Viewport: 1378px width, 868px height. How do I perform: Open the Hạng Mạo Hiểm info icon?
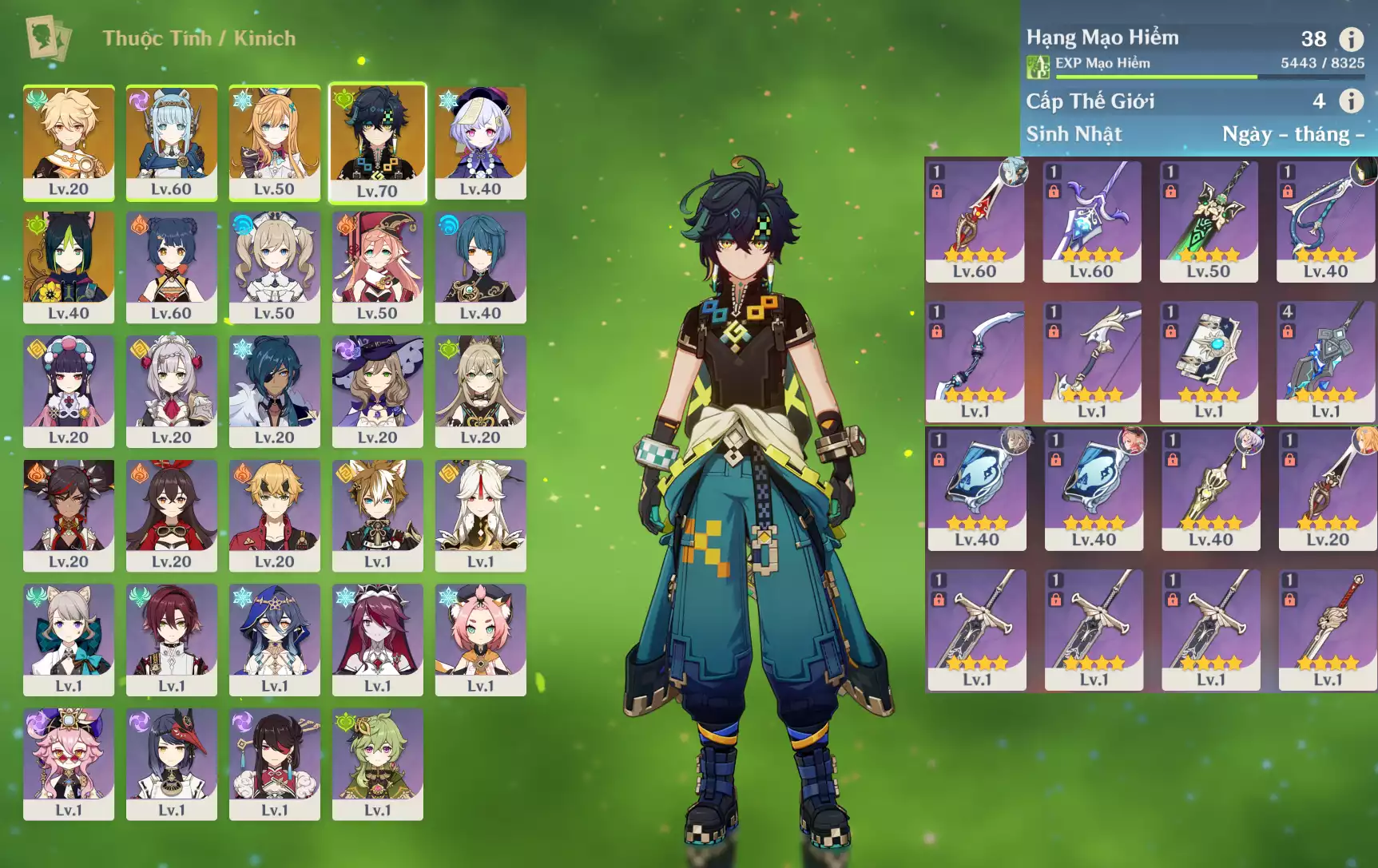[x=1351, y=38]
